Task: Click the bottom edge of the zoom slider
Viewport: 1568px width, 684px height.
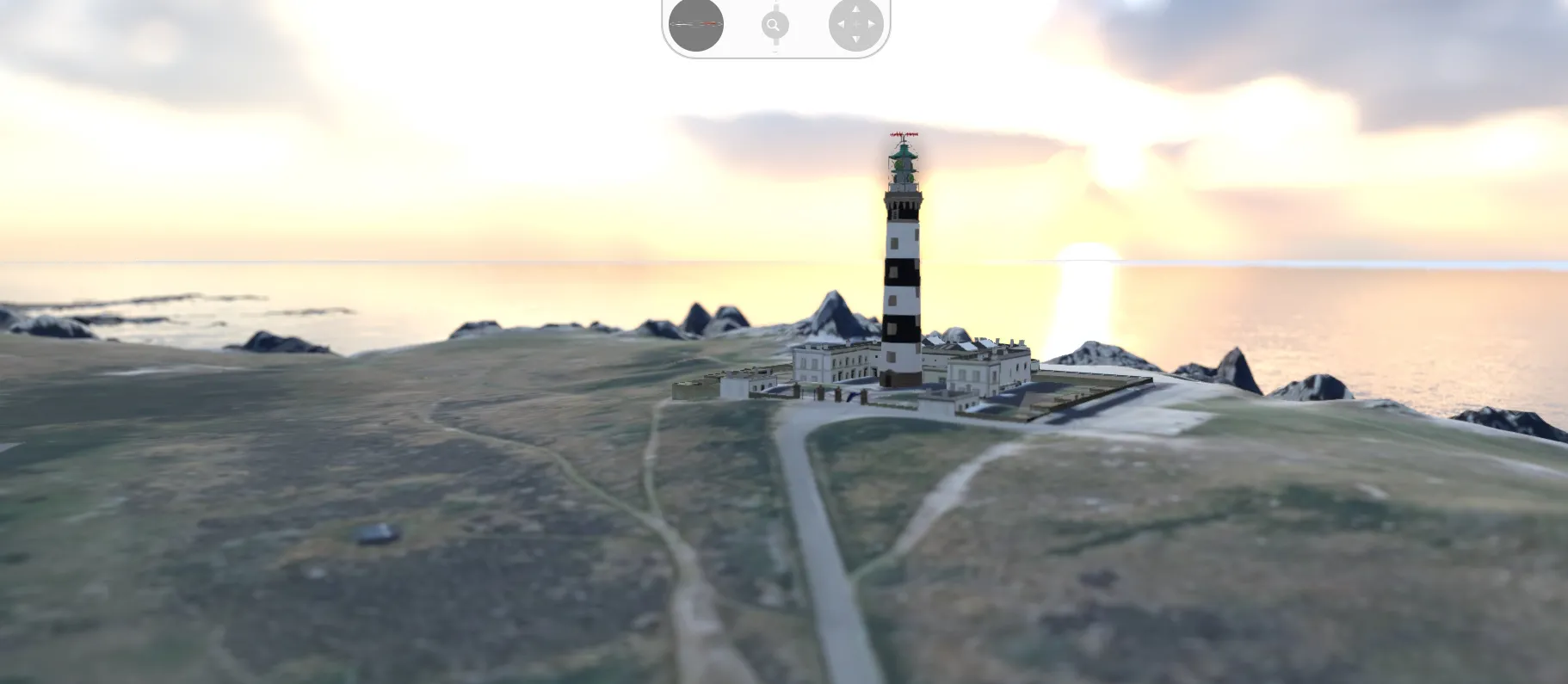Action: tap(775, 52)
